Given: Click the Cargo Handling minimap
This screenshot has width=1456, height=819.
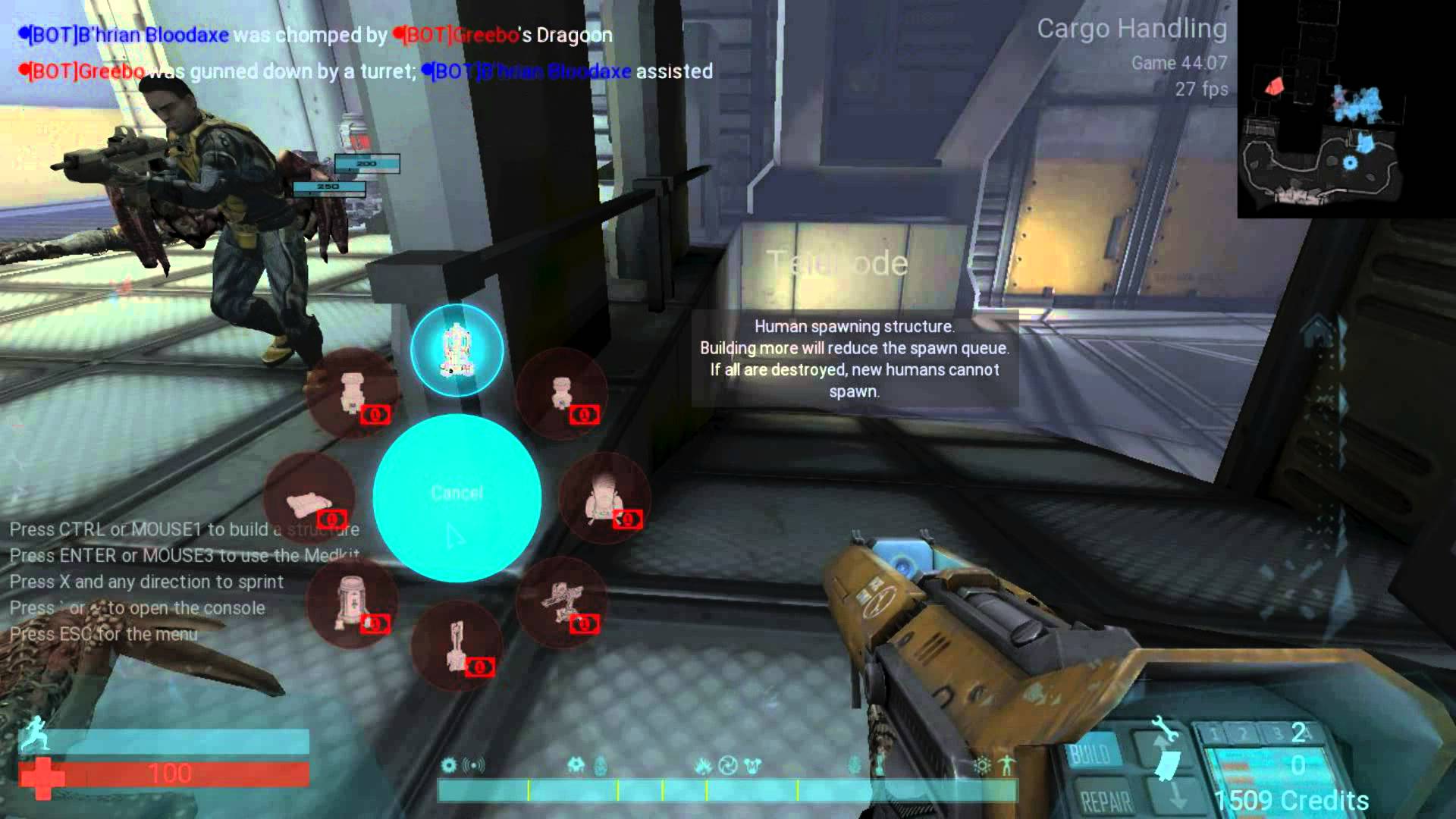Looking at the screenshot, I should (1346, 110).
